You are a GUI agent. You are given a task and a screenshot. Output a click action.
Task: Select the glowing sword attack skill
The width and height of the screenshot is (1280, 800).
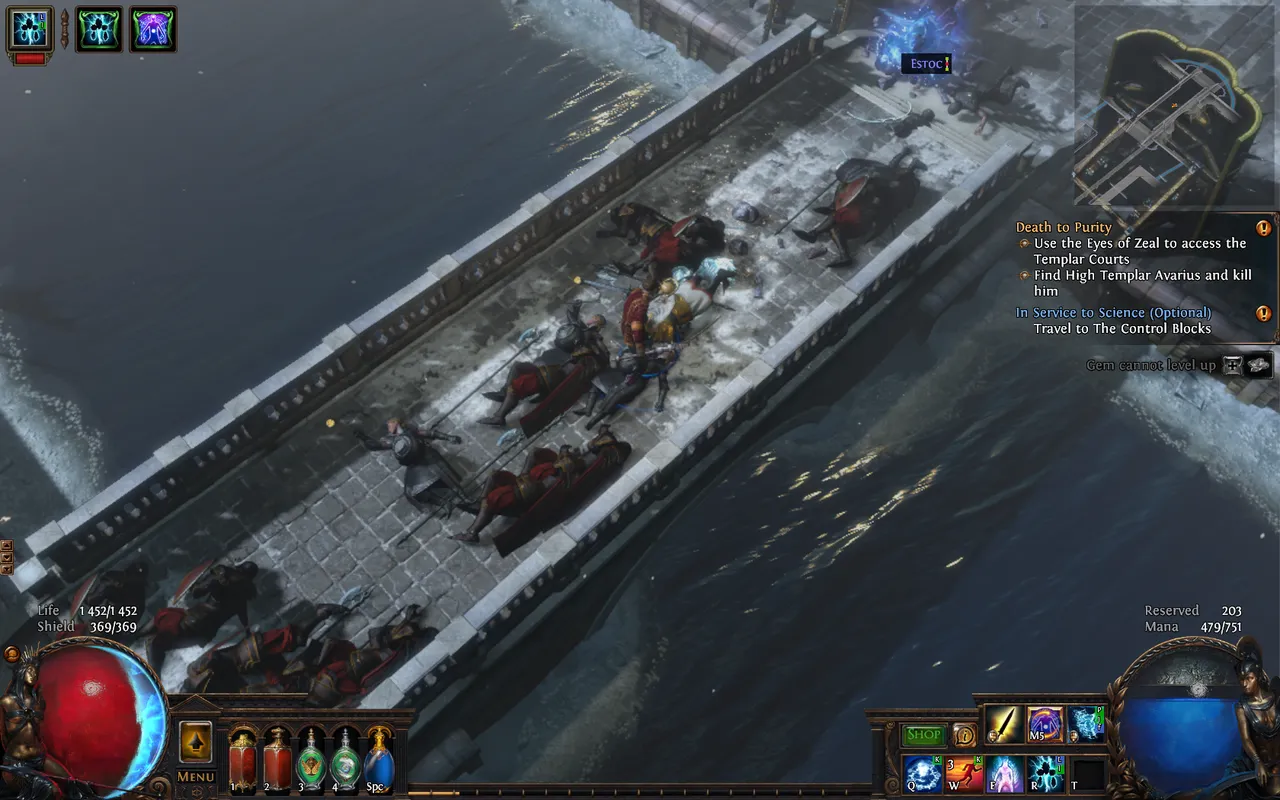1003,725
